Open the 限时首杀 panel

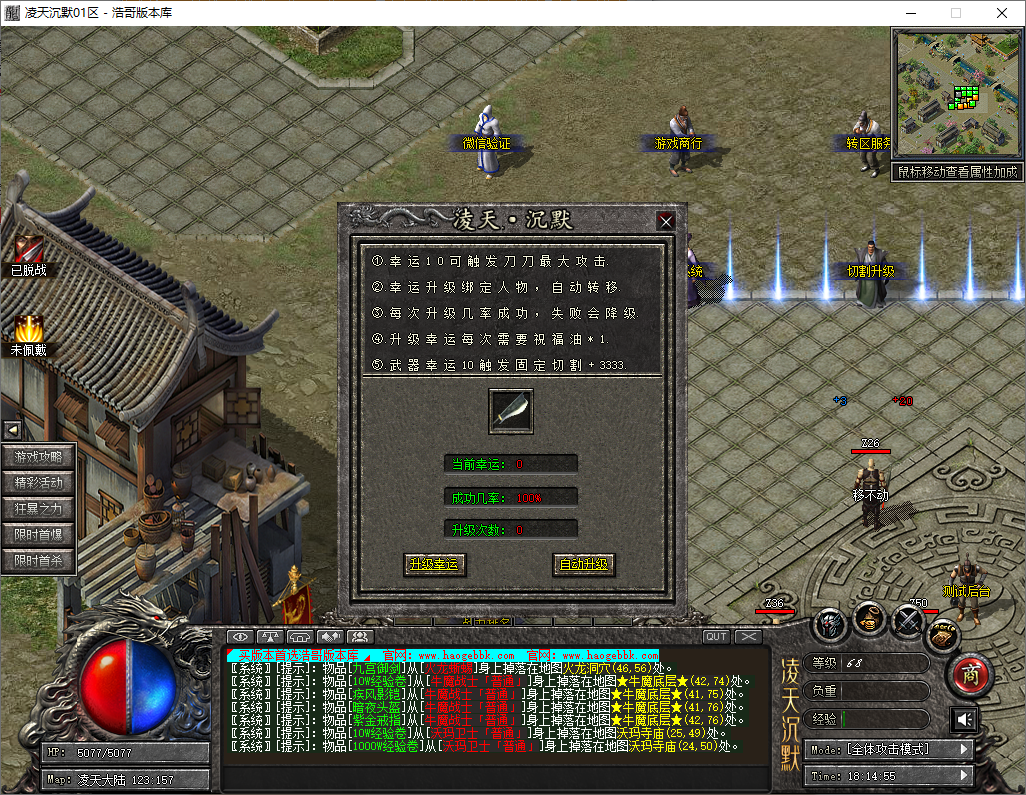[39, 561]
